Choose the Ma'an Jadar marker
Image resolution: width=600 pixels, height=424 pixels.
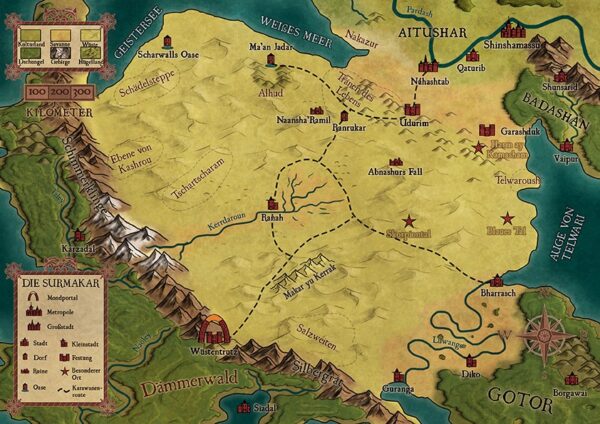[x=271, y=60]
